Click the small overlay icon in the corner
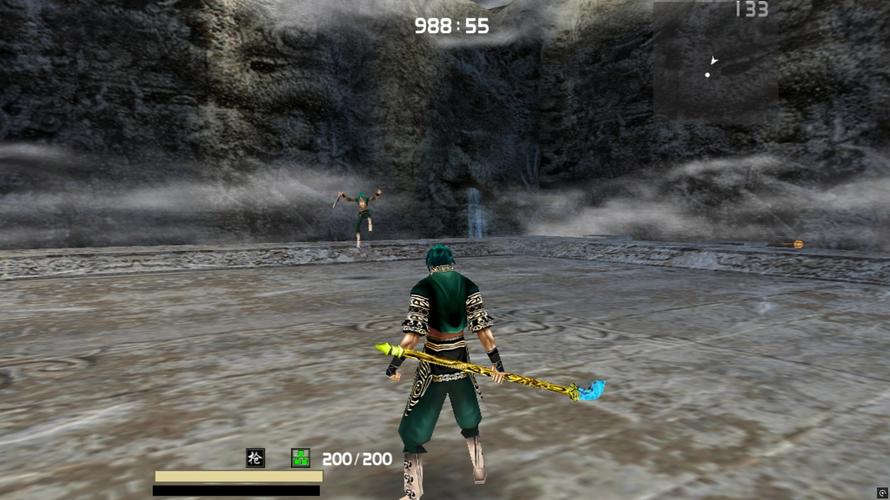 (x=882, y=493)
